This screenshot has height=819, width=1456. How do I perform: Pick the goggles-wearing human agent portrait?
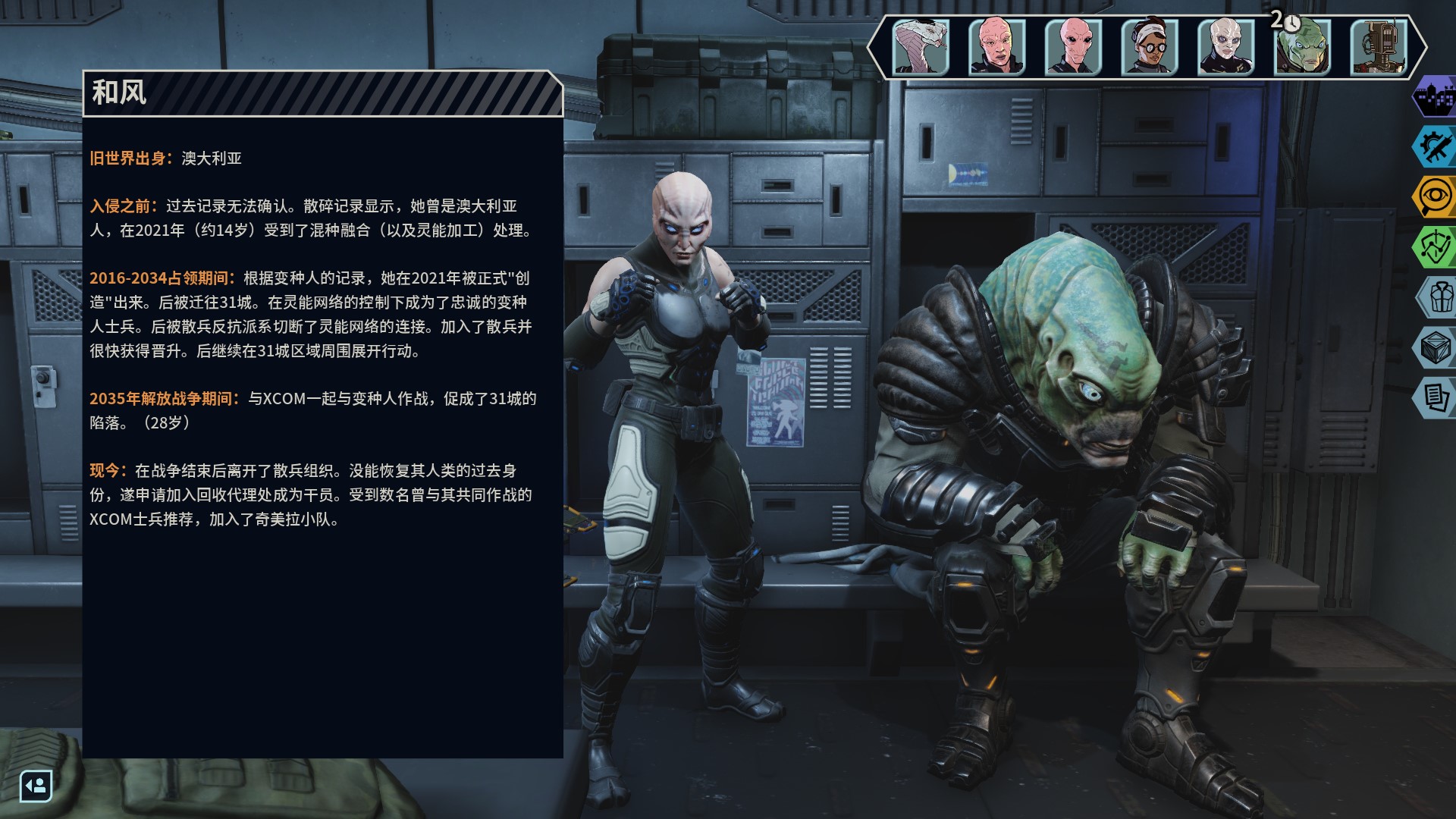coord(1149,47)
